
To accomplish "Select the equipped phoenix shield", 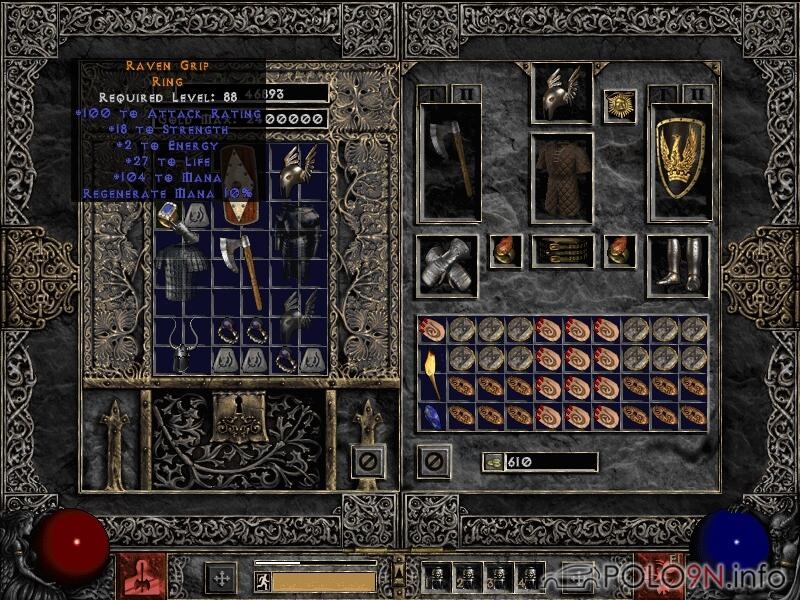I will [678, 160].
